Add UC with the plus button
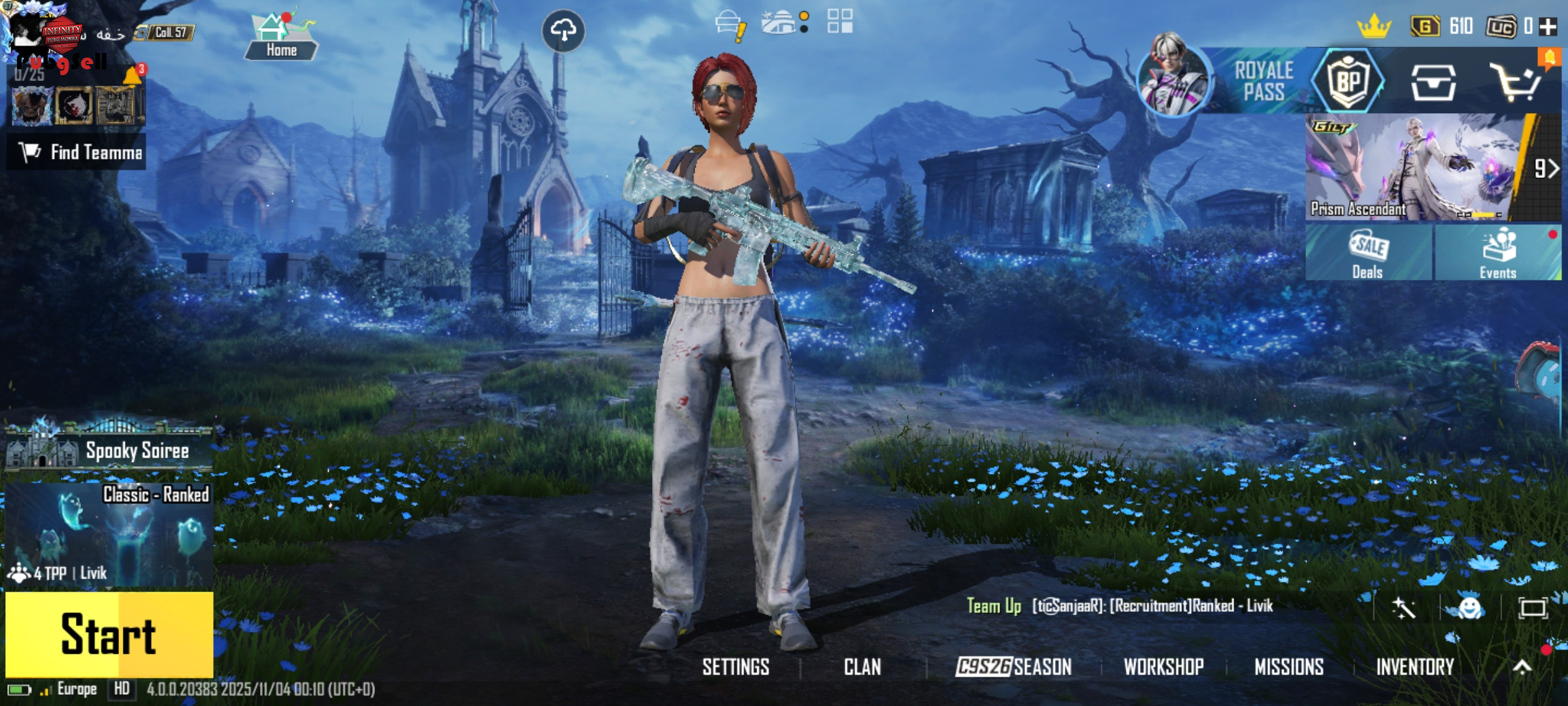Viewport: 1568px width, 706px height. point(1548,27)
